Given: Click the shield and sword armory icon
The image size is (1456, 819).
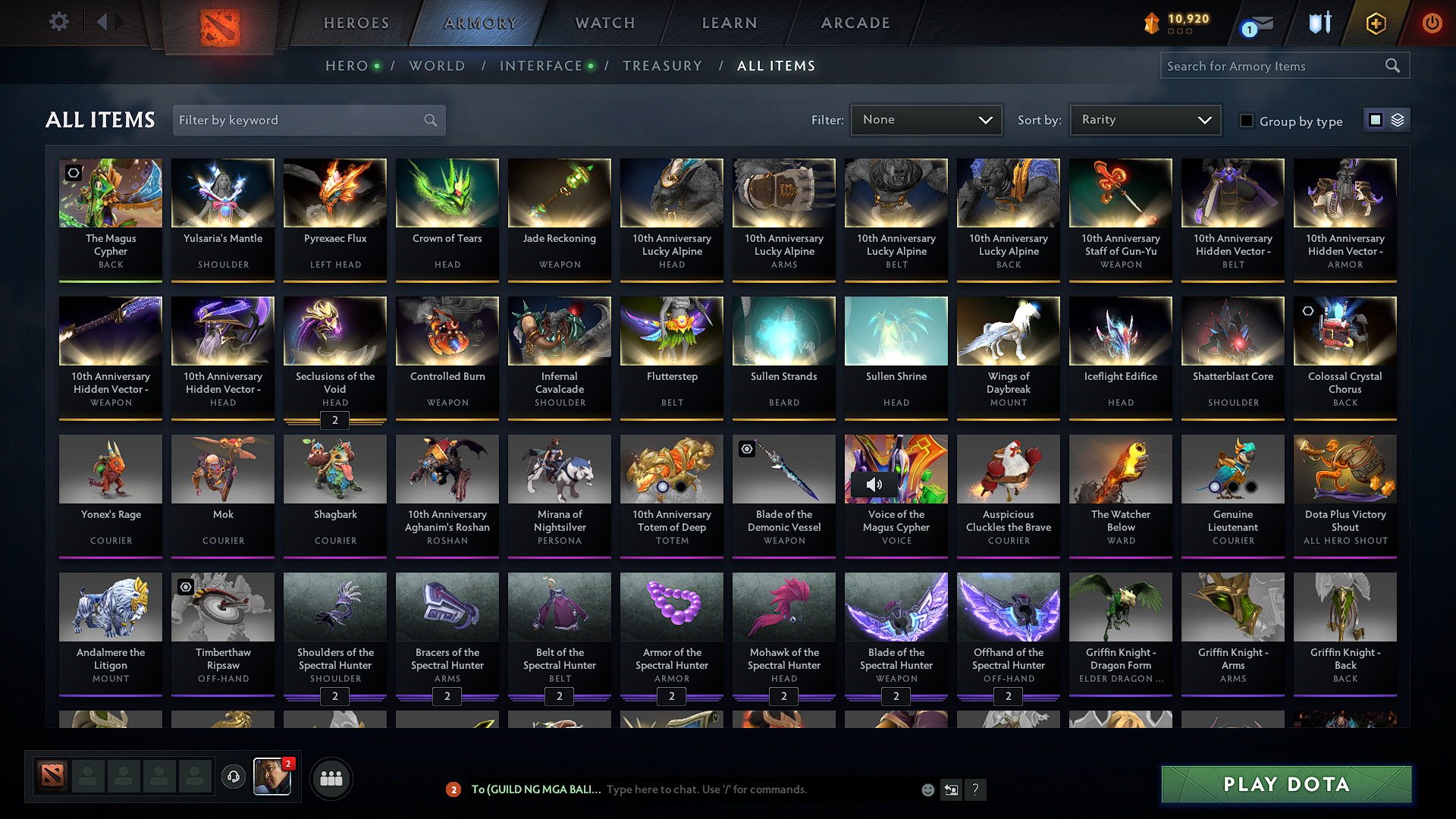Looking at the screenshot, I should tap(1319, 23).
